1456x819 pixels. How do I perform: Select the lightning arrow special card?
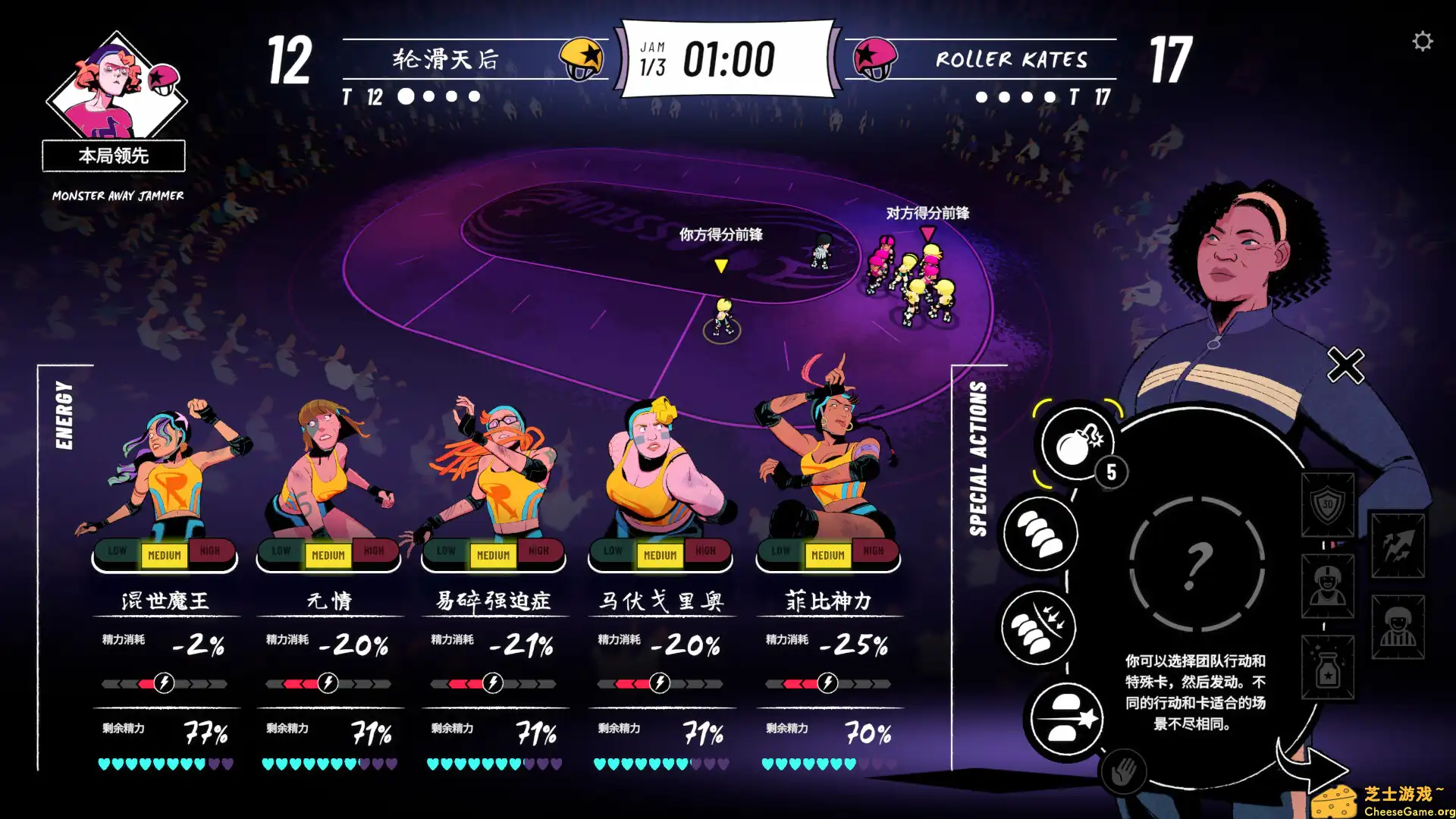pyautogui.click(x=1398, y=544)
